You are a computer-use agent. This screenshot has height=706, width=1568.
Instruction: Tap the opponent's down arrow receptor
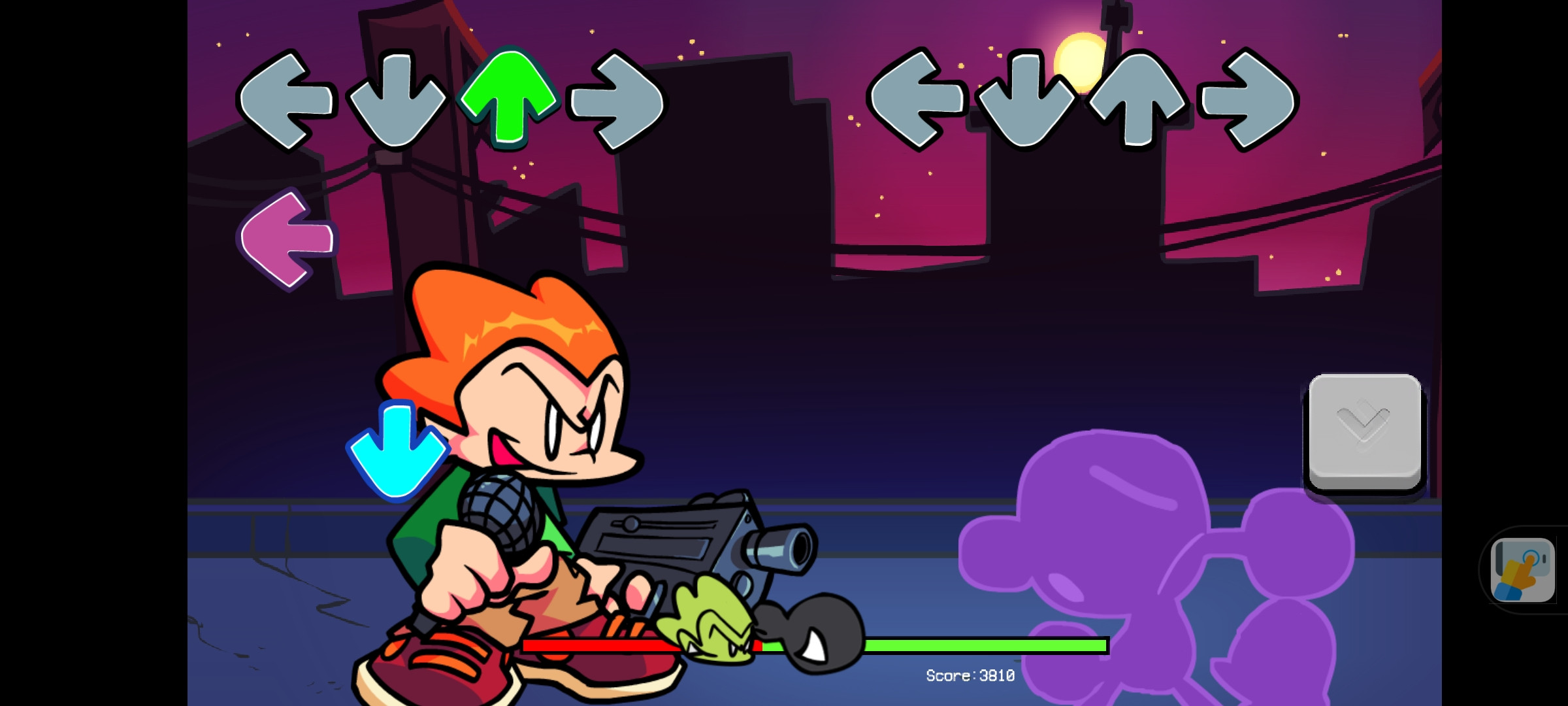pos(395,99)
